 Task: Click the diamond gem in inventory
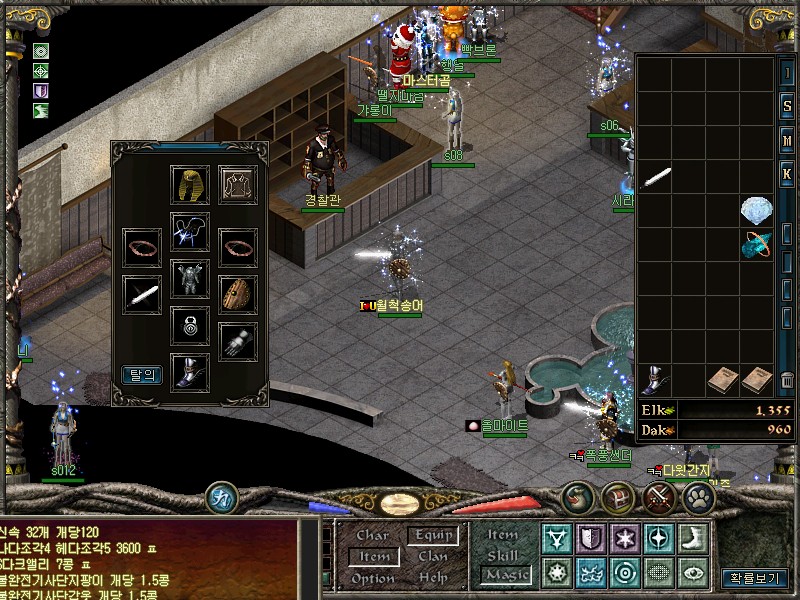(756, 211)
